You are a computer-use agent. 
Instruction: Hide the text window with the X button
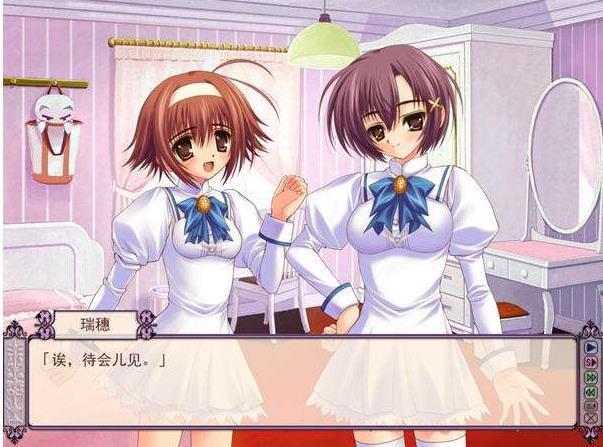pos(590,418)
